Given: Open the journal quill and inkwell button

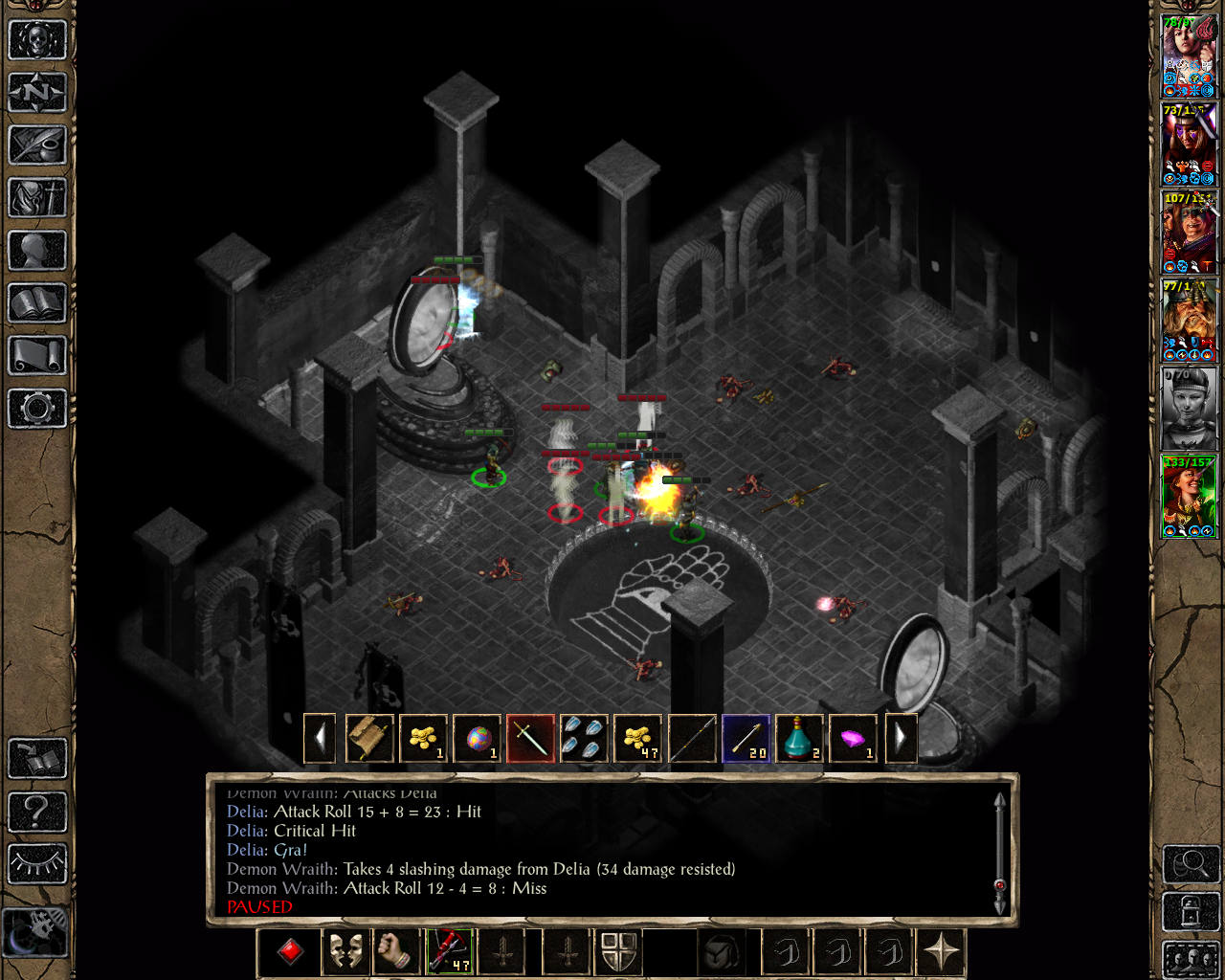Looking at the screenshot, I should [37, 145].
